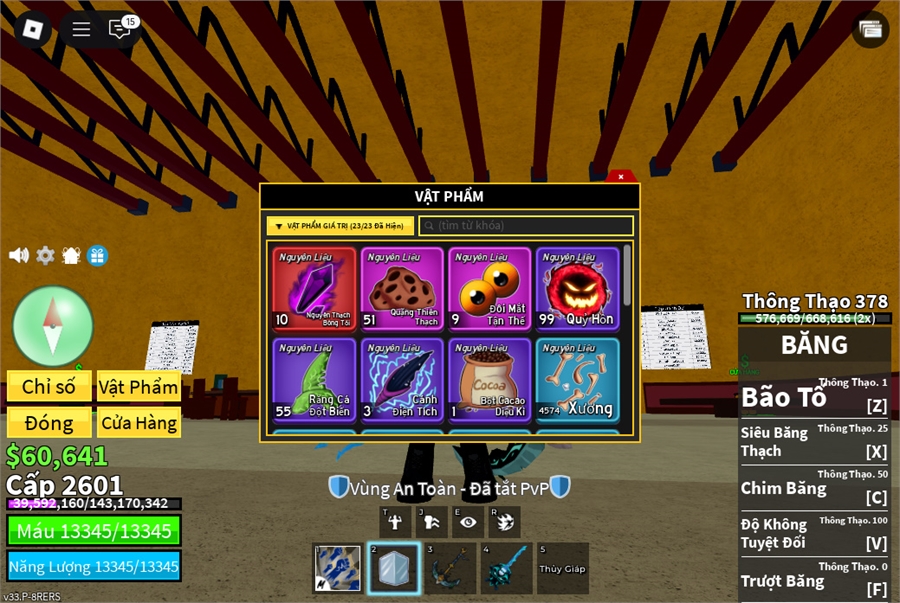Open the item filter dropdown
The height and width of the screenshot is (603, 900).
pos(340,226)
